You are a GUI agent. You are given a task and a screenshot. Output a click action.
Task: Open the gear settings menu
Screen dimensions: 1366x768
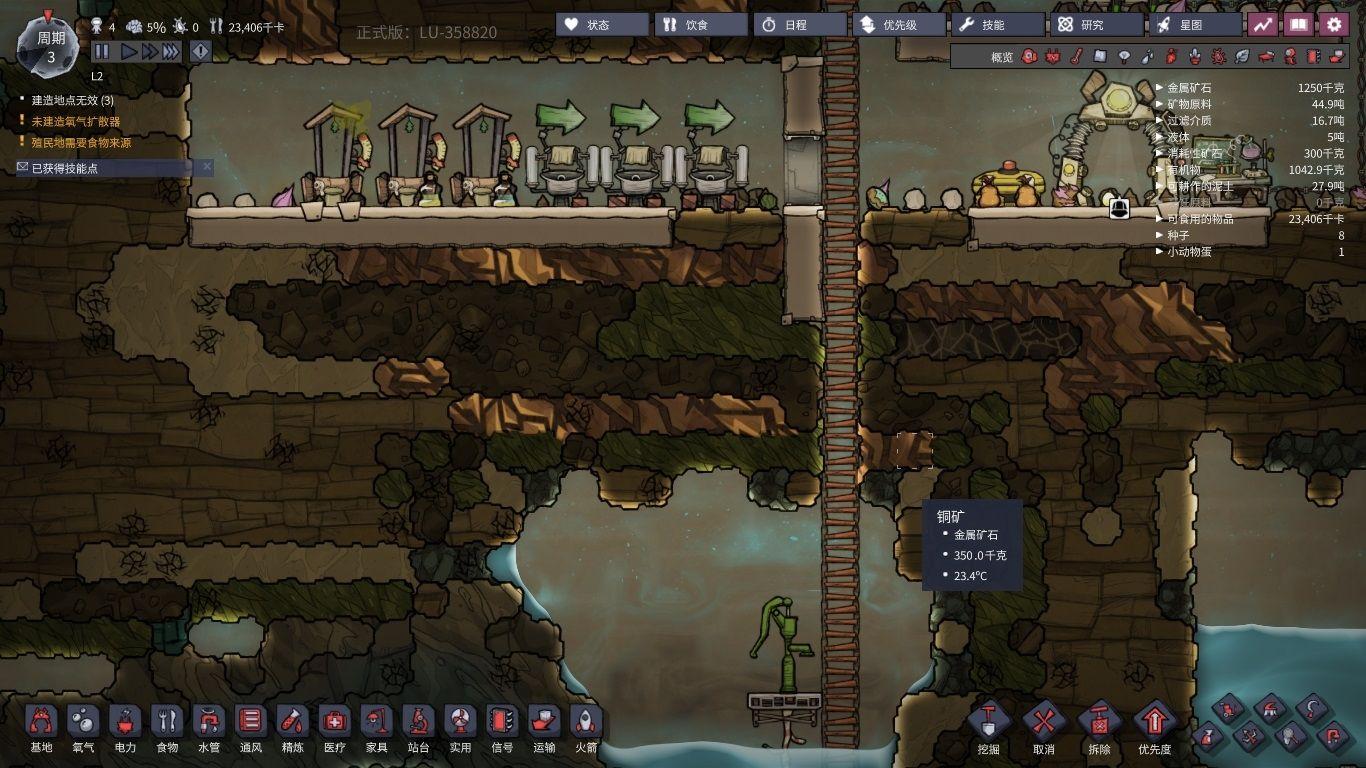1334,24
